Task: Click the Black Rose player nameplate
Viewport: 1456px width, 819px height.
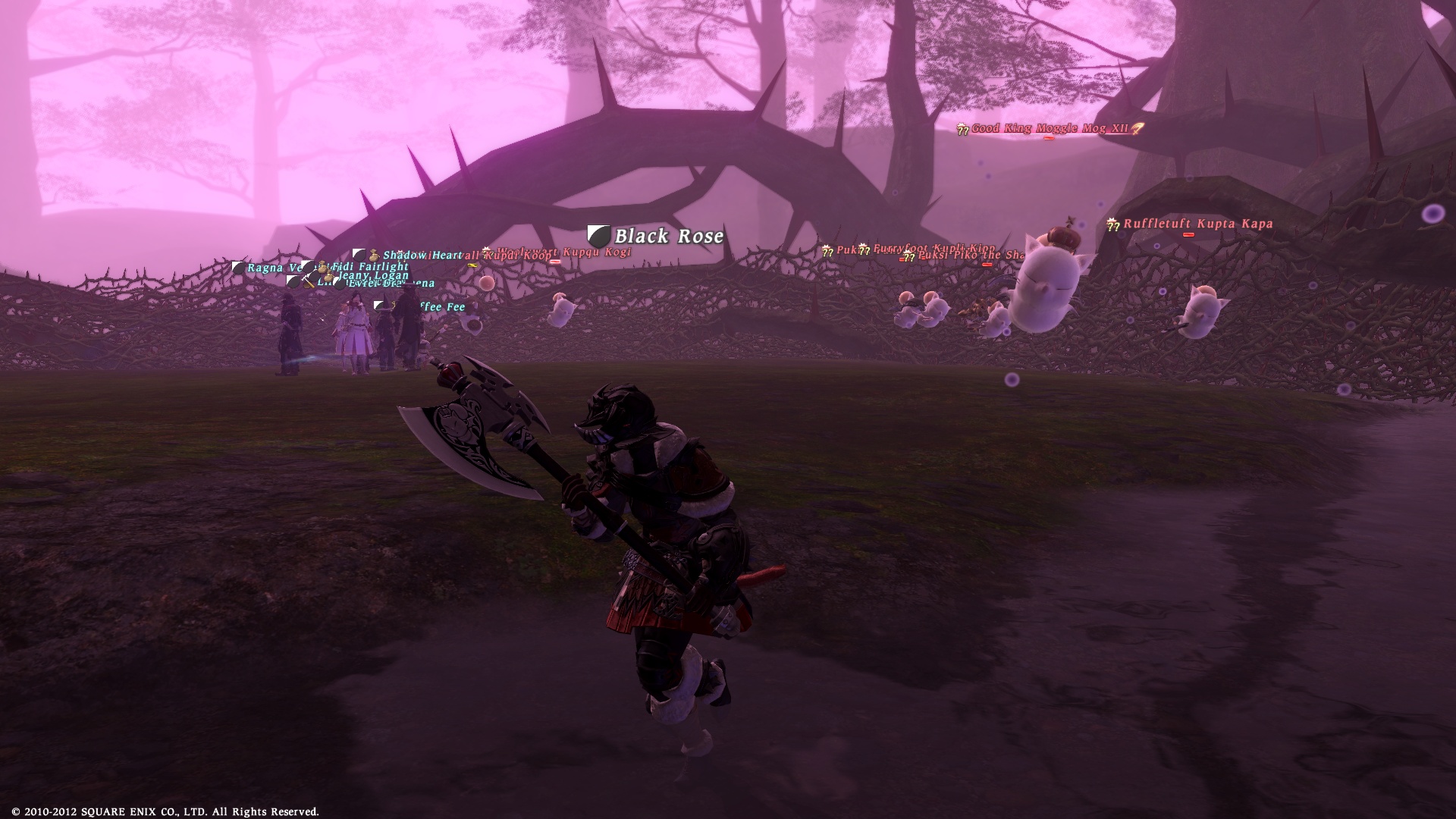Action: point(668,236)
